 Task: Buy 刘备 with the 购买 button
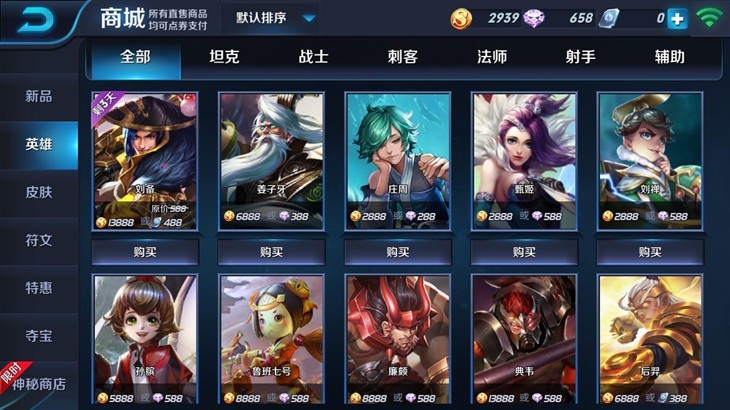point(145,252)
